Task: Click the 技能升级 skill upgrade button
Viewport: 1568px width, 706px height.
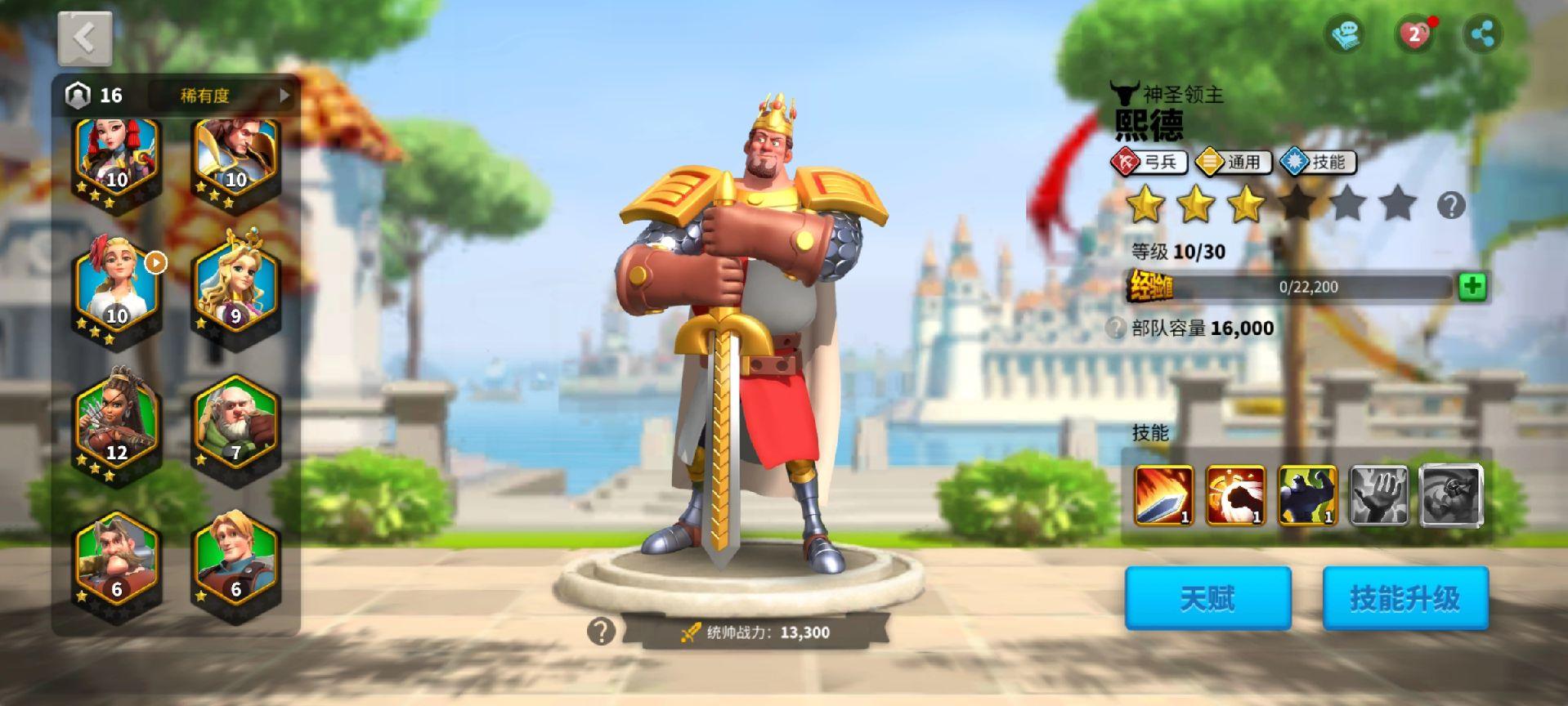Action: pos(1404,598)
